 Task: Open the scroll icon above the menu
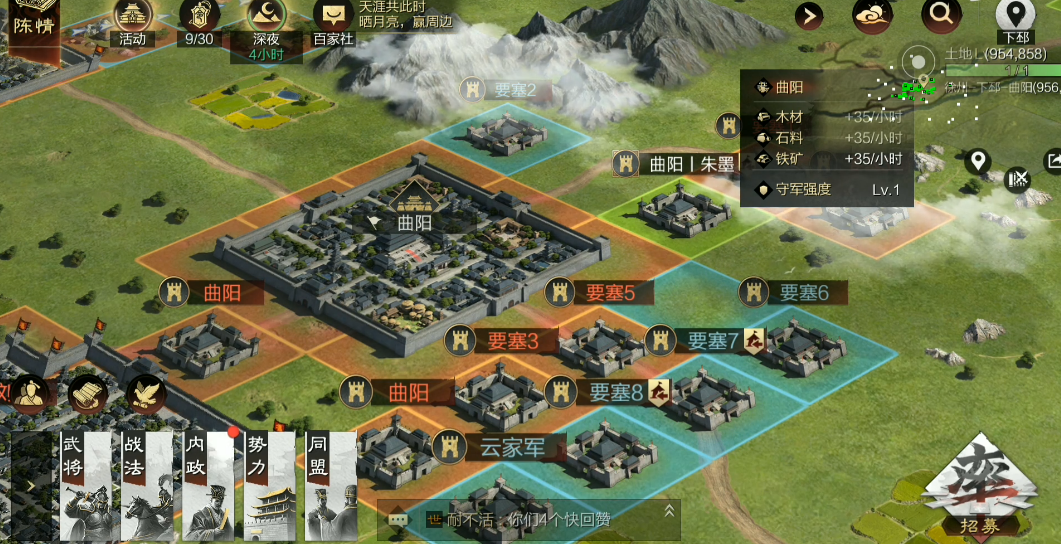point(88,393)
